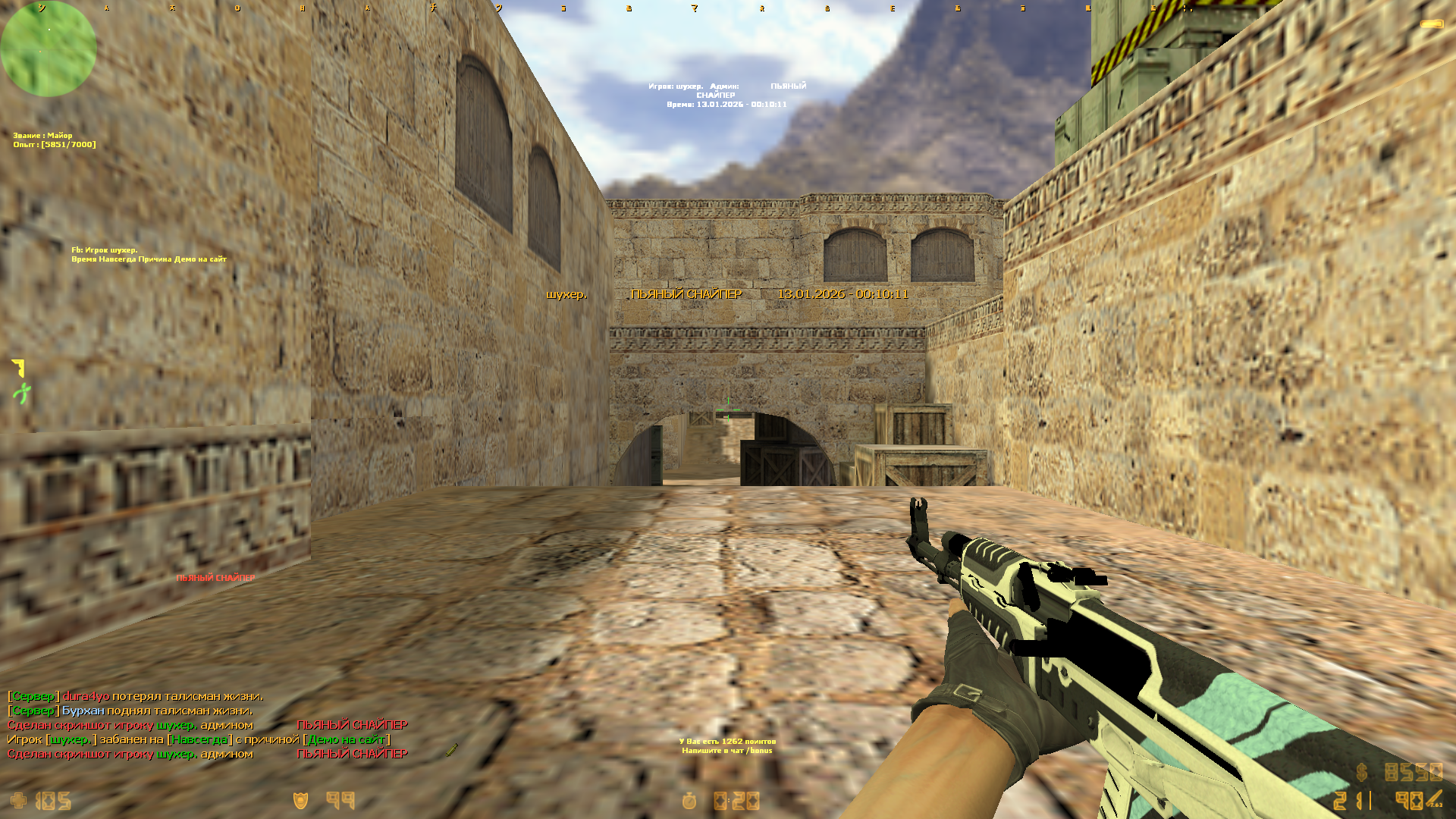Click the green circular radar
The width and height of the screenshot is (1456, 819).
click(x=49, y=49)
